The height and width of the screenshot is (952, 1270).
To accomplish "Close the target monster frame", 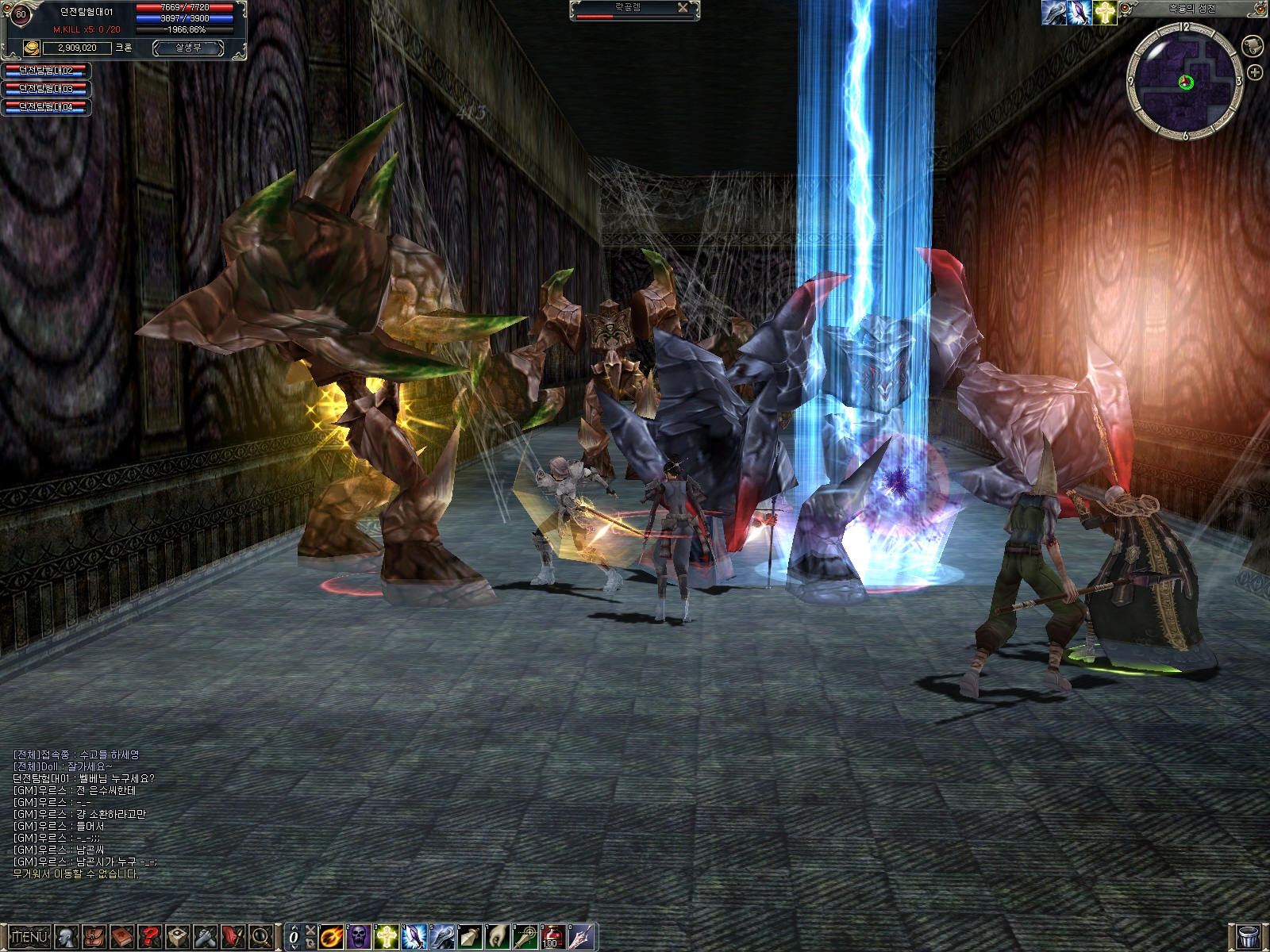I will [683, 8].
